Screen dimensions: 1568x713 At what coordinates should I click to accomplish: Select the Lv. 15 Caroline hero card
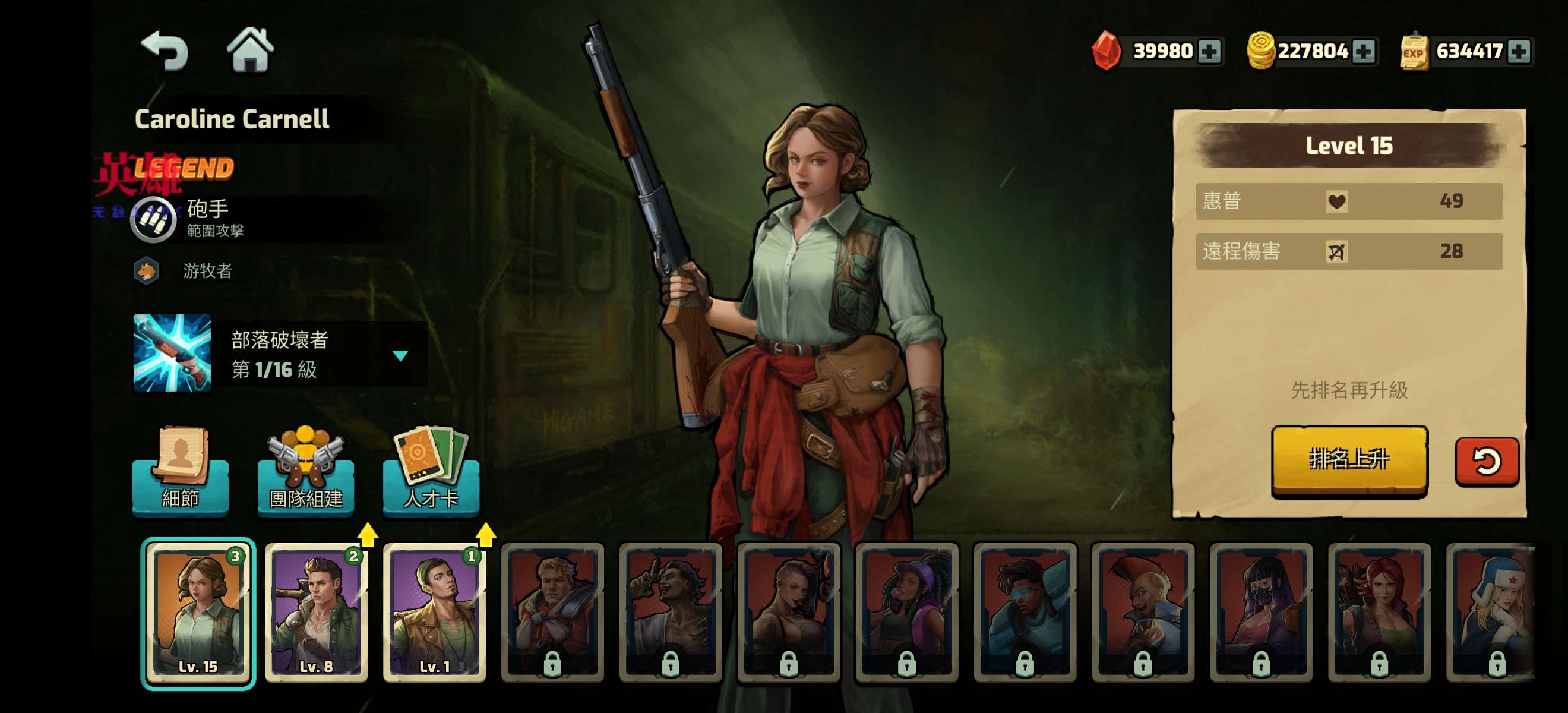pos(198,612)
